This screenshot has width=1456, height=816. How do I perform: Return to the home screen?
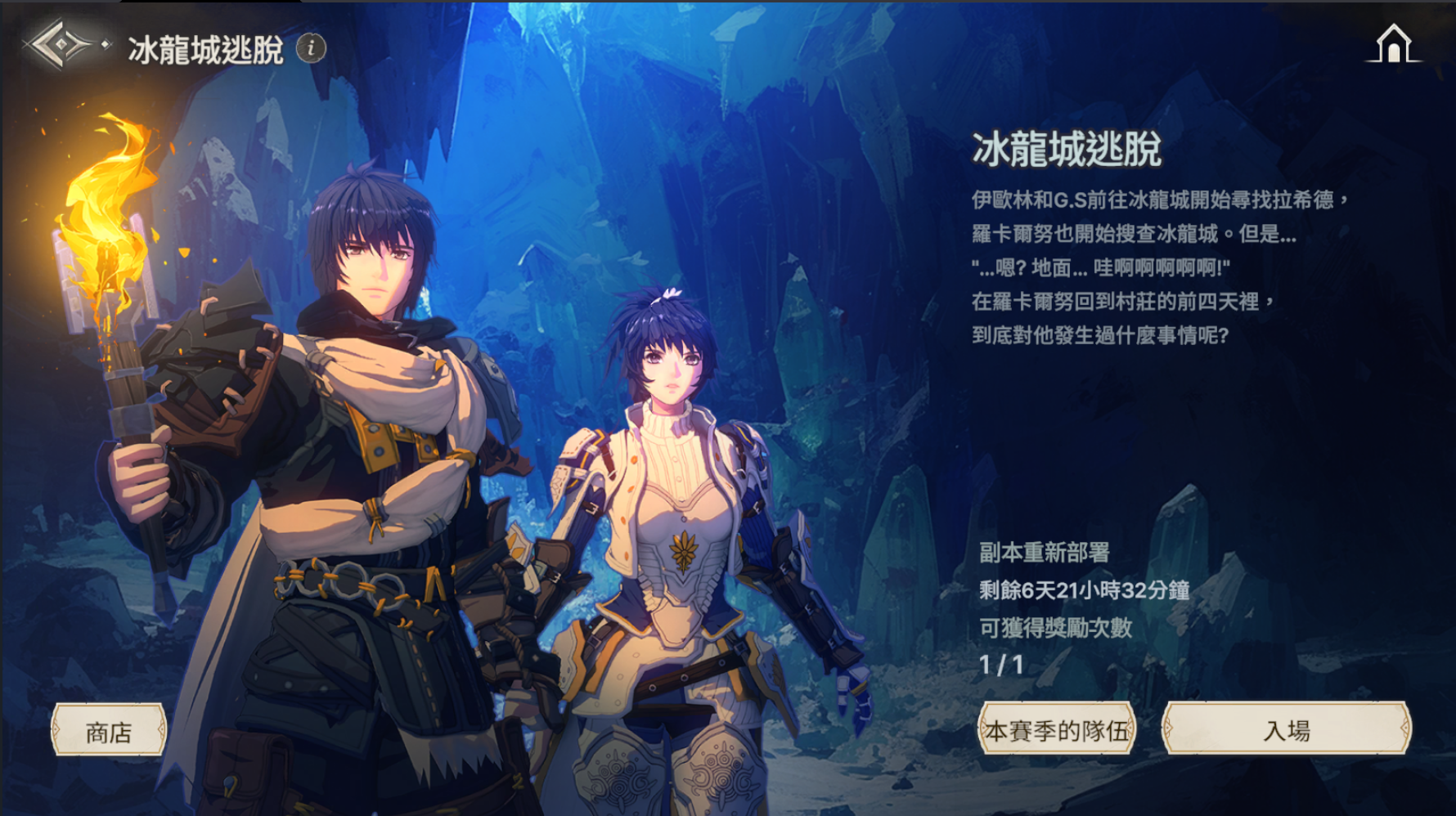click(1393, 43)
